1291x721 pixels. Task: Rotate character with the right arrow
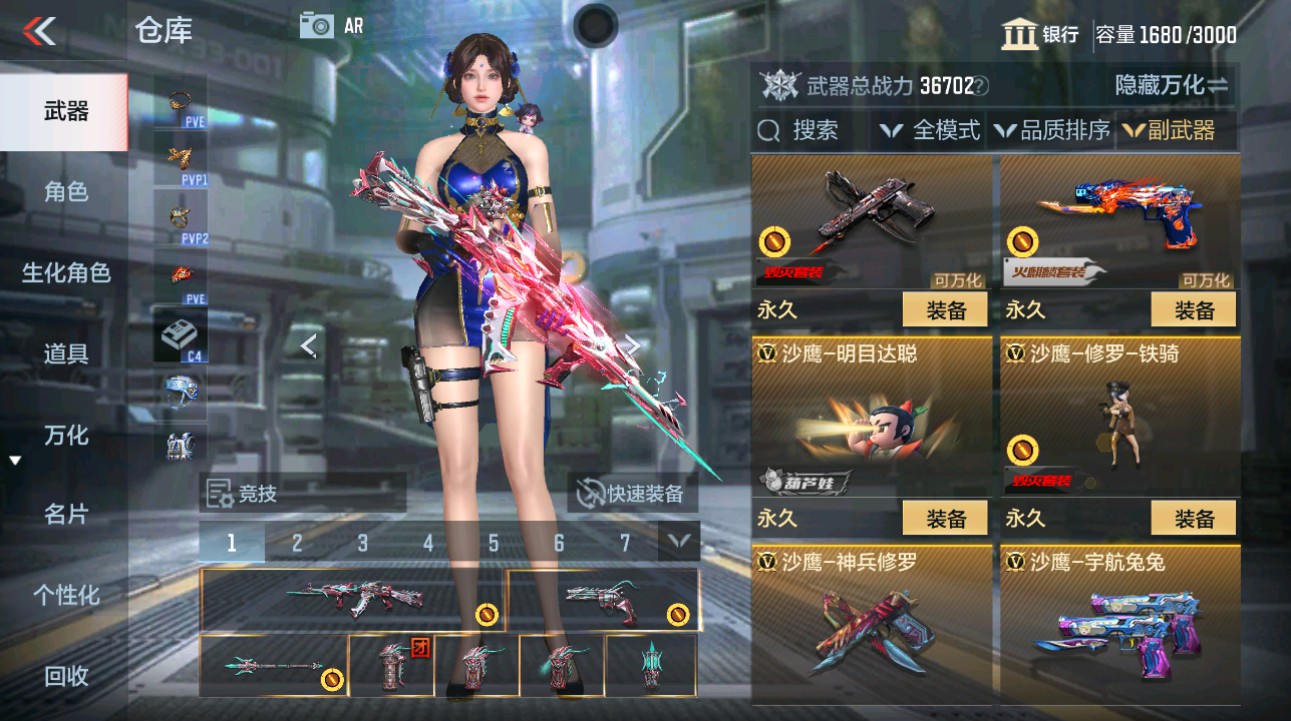pyautogui.click(x=632, y=345)
